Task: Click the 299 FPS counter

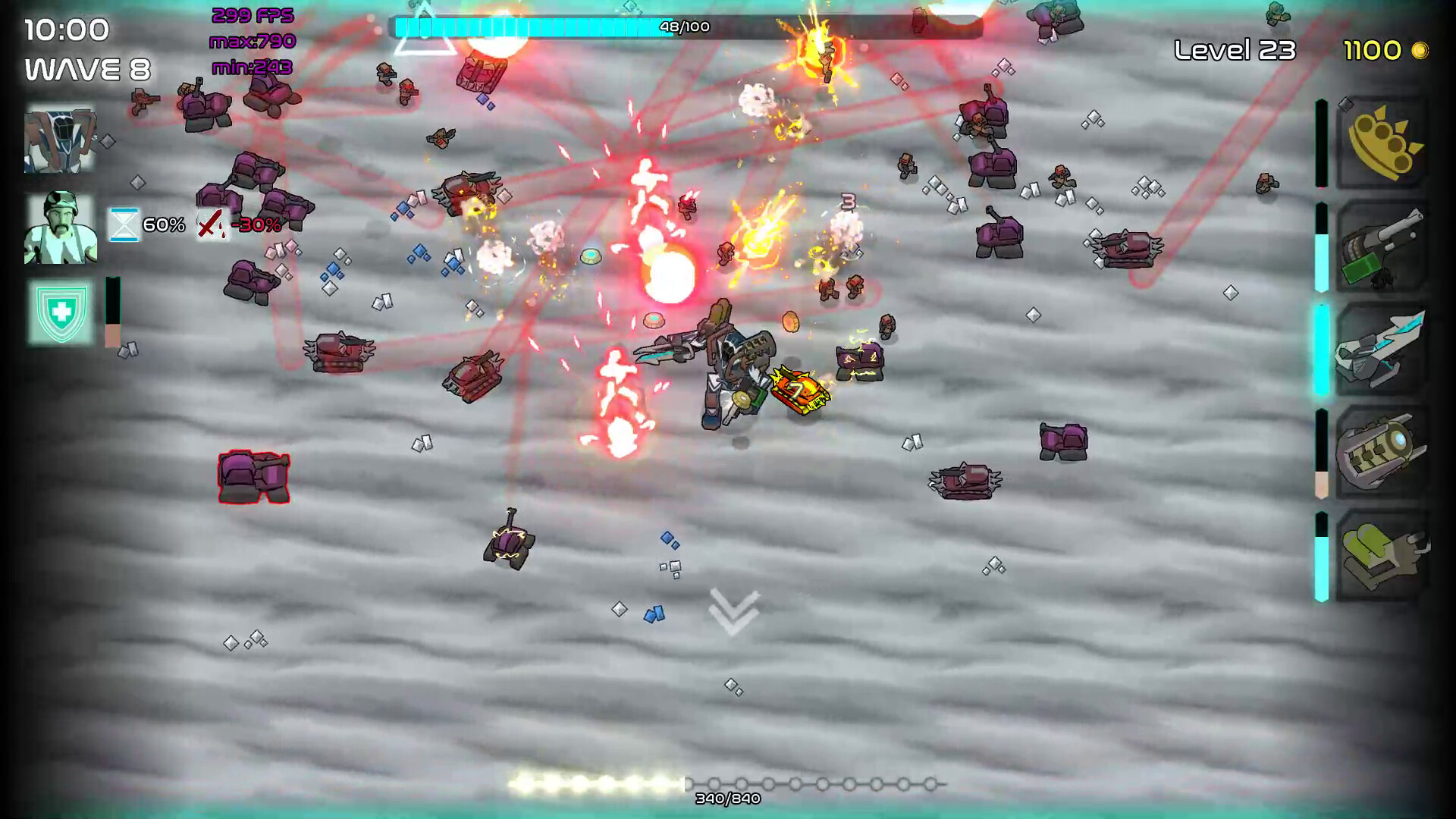Action: 253,14
